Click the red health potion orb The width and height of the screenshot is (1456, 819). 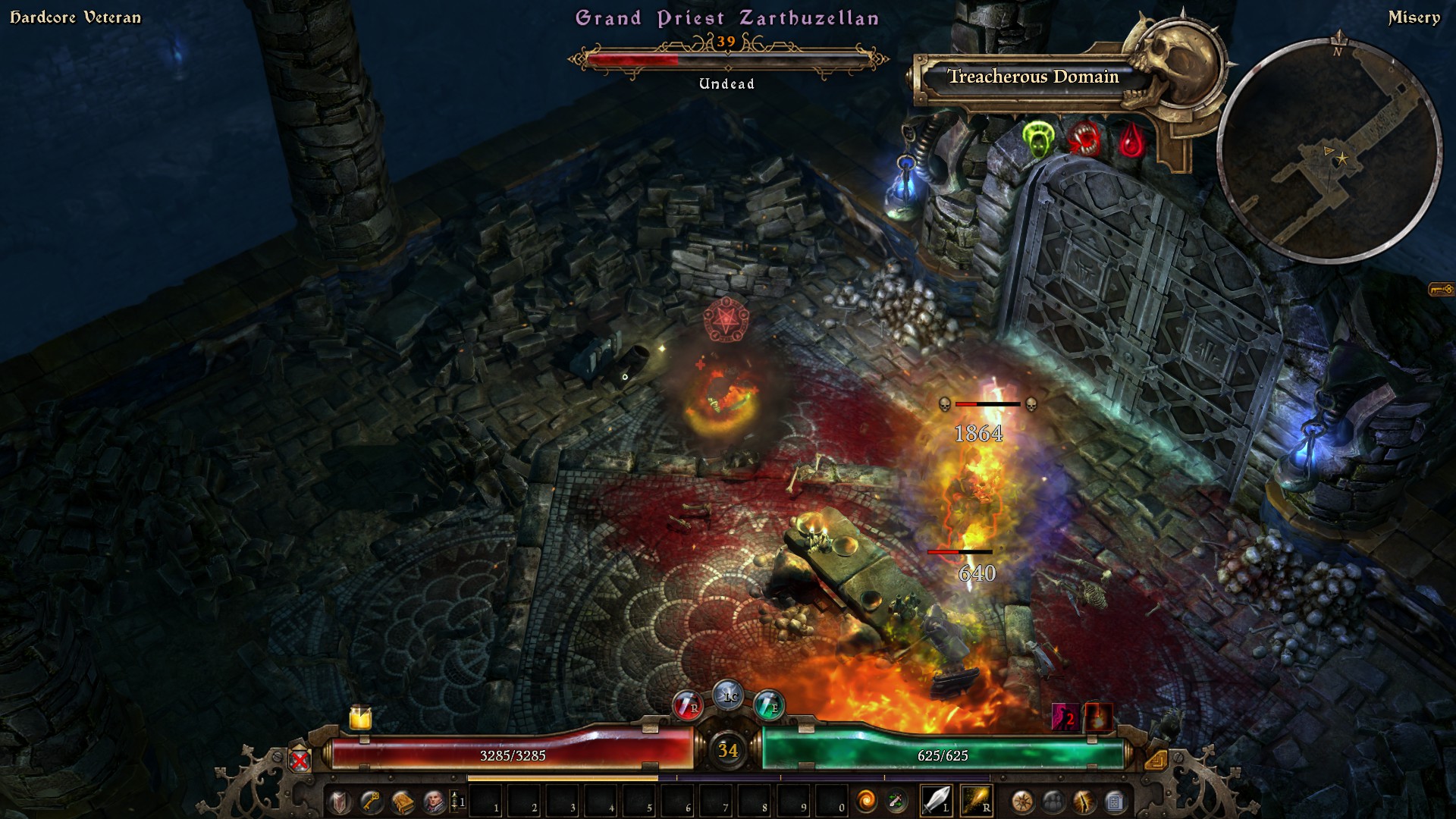688,706
